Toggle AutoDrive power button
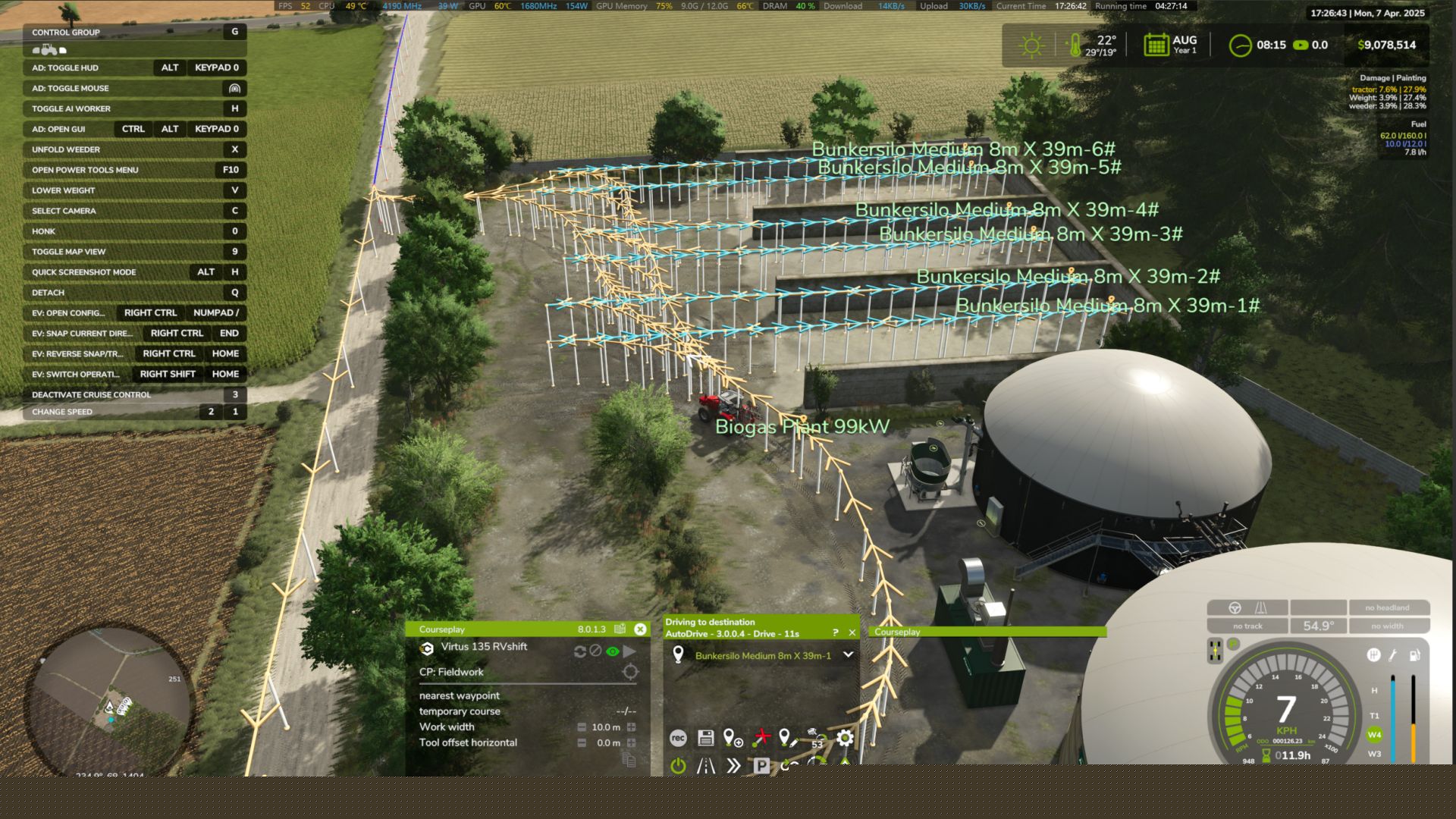 (678, 766)
